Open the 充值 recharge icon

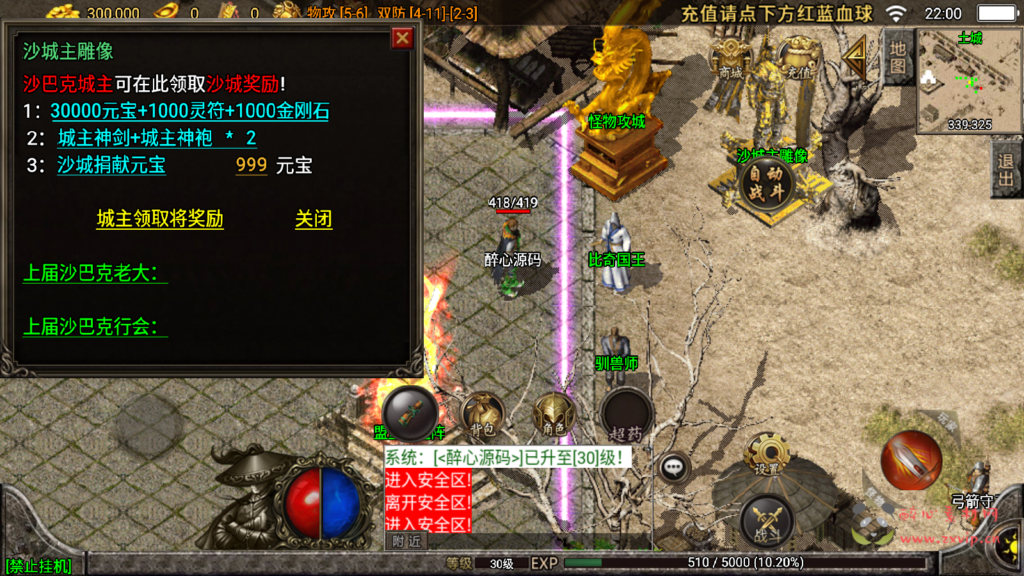797,59
